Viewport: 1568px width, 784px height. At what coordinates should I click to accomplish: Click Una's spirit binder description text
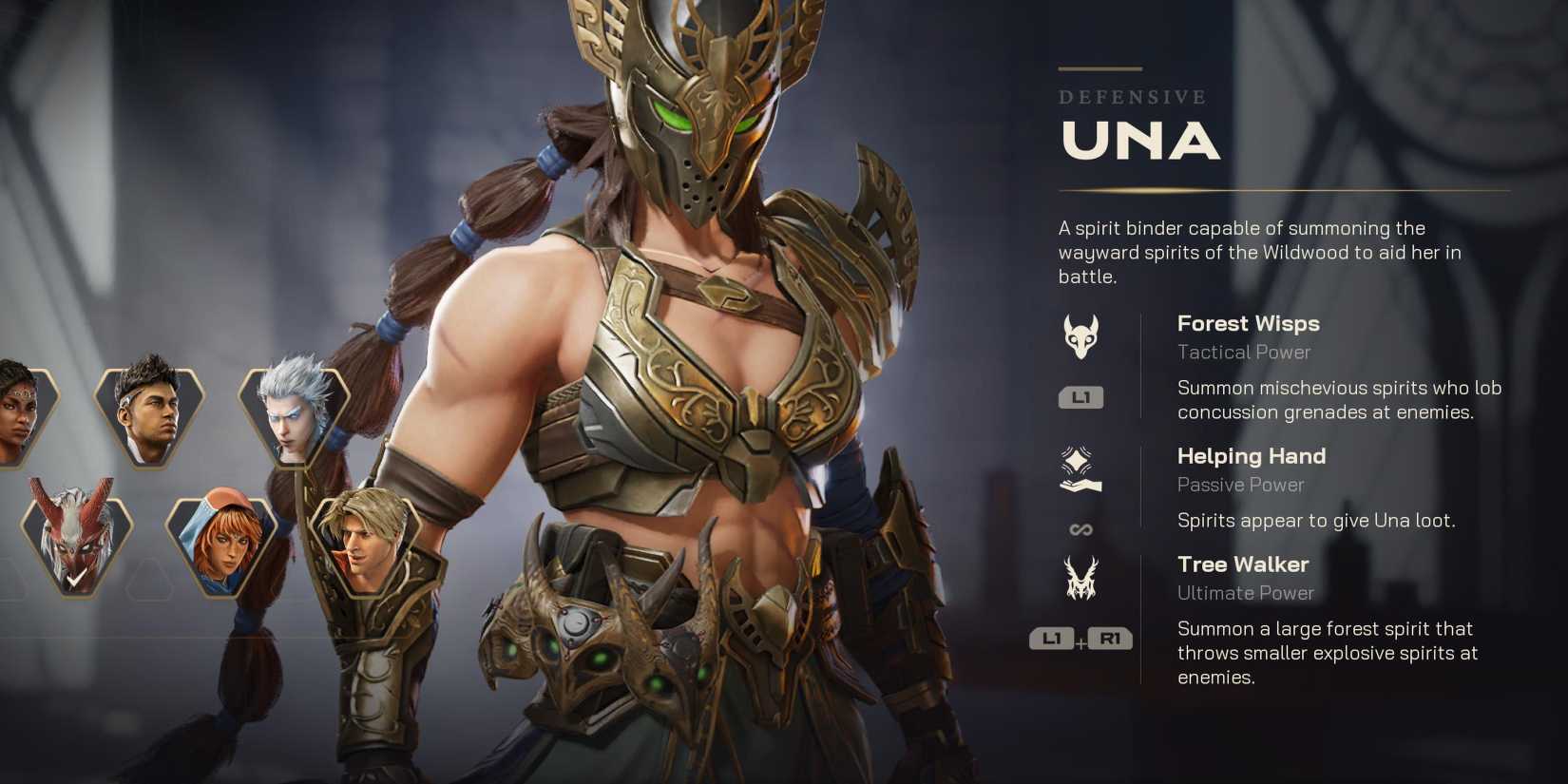click(1259, 253)
